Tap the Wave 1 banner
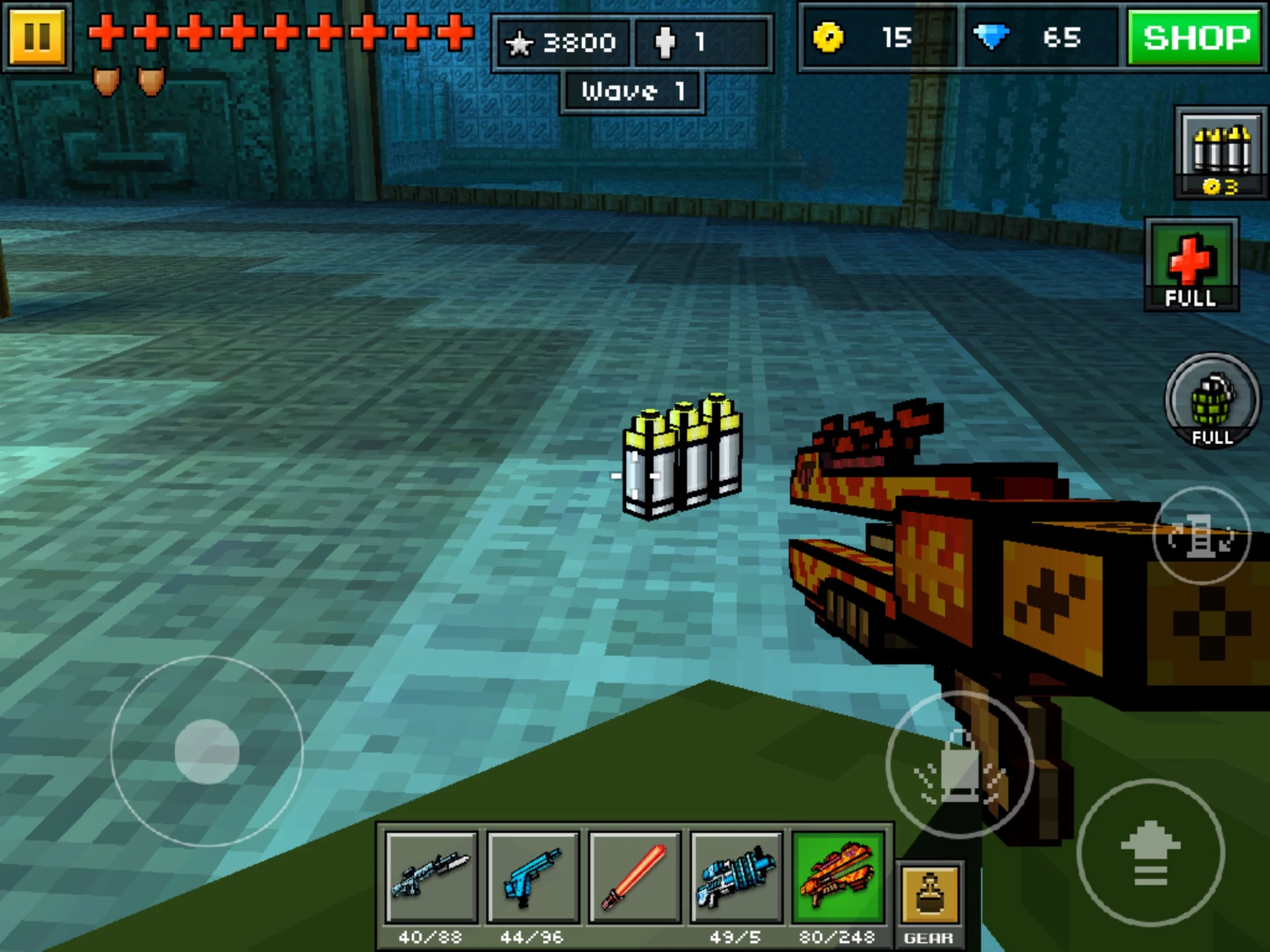 [632, 90]
